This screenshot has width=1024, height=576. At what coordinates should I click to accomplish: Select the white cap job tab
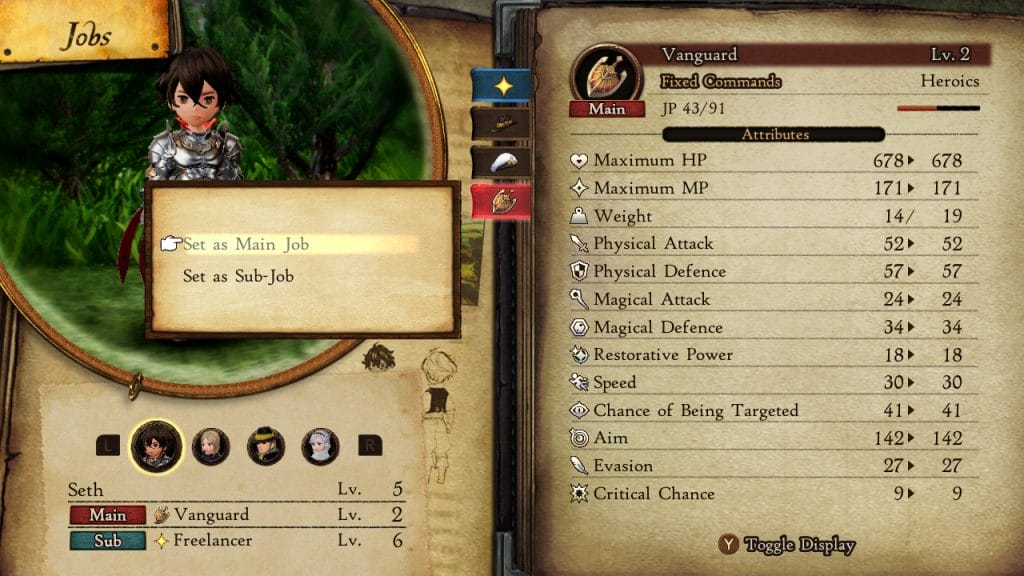pos(501,163)
